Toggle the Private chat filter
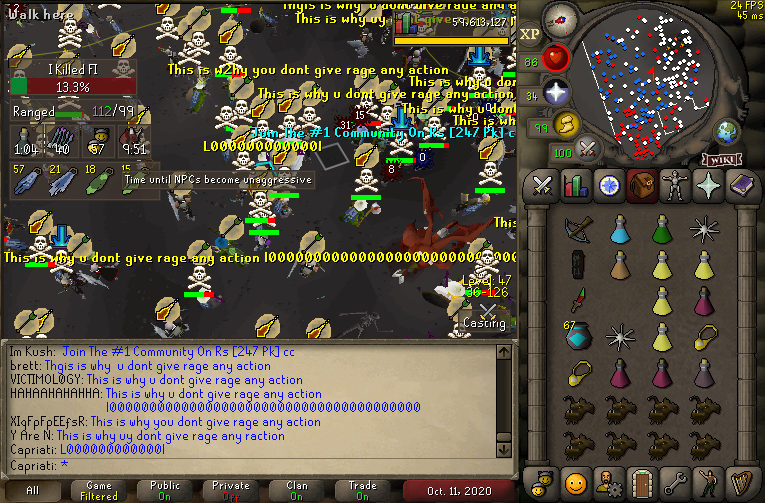This screenshot has height=503, width=765. point(231,490)
